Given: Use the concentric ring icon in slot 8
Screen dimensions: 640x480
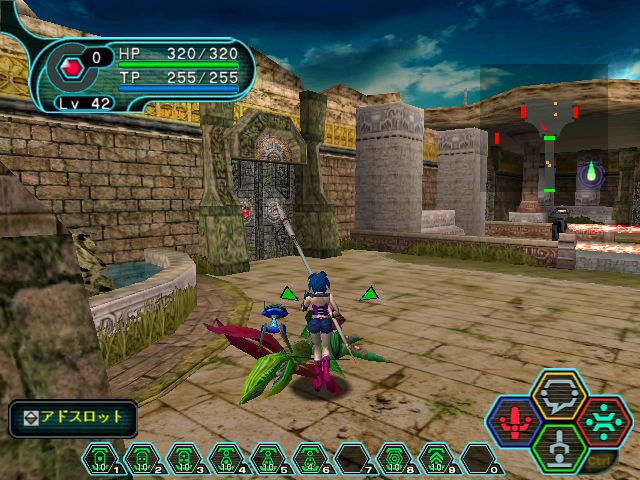Looking at the screenshot, I should point(395,458).
